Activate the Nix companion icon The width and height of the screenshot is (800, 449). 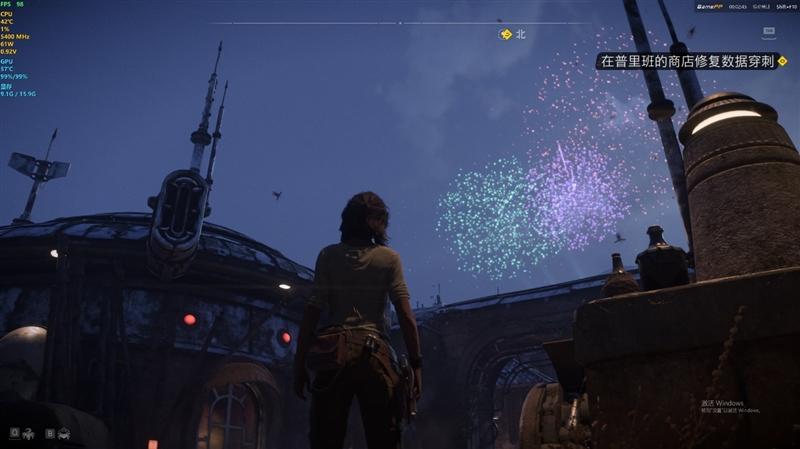[x=28, y=433]
